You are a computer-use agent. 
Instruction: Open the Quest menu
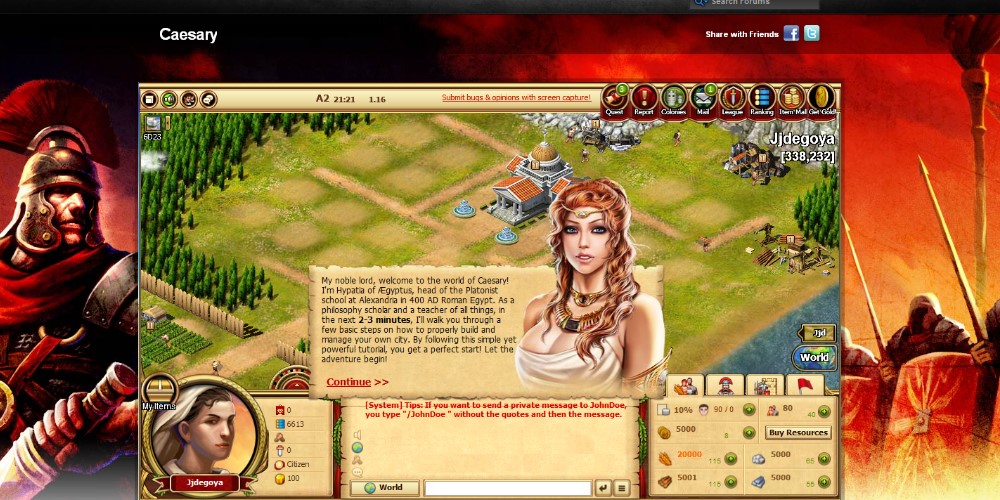tap(614, 99)
